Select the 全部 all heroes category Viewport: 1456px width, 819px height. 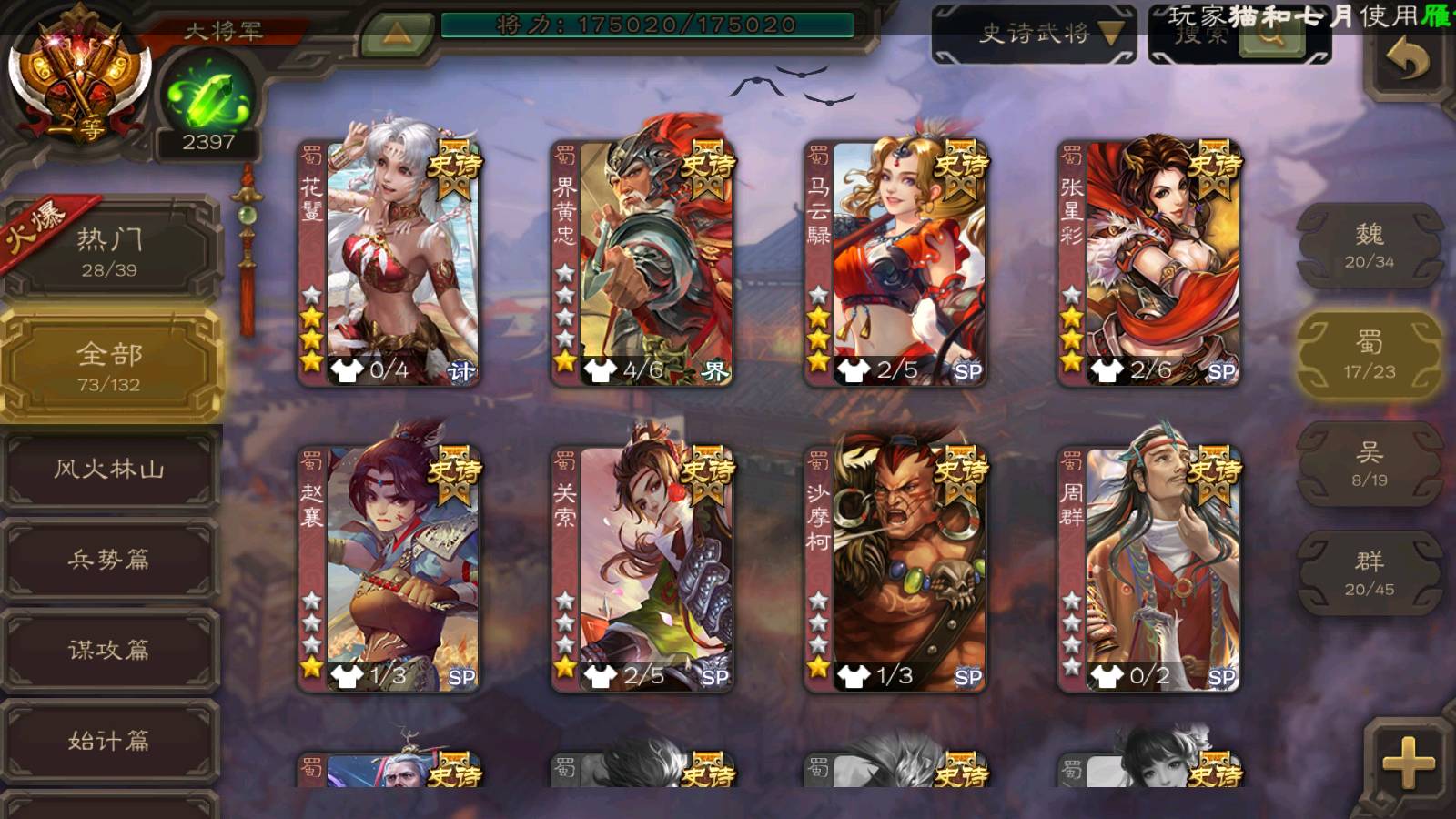click(109, 366)
